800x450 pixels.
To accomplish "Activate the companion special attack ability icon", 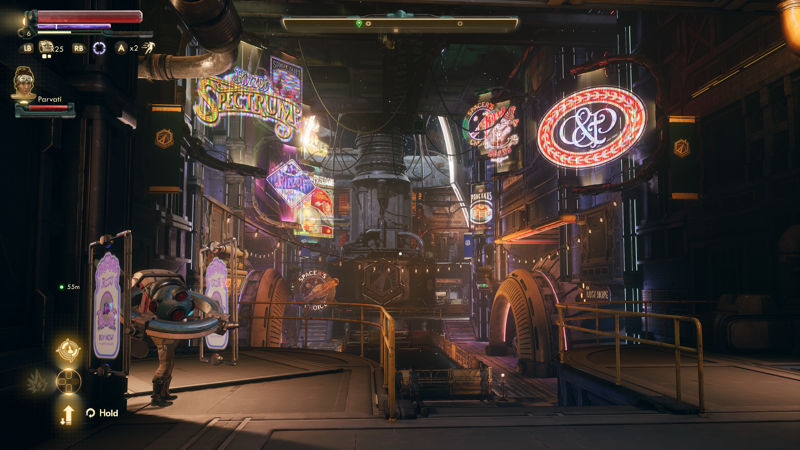I will pos(37,381).
